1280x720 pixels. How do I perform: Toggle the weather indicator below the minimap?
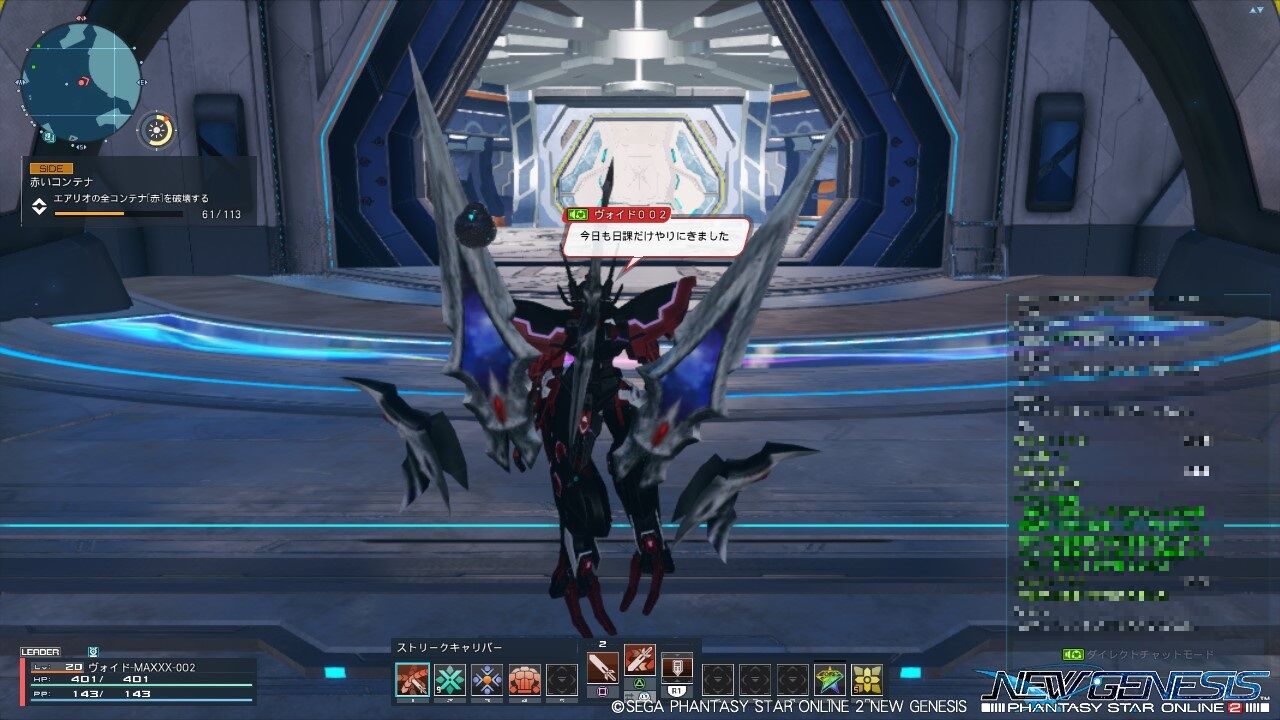point(155,128)
